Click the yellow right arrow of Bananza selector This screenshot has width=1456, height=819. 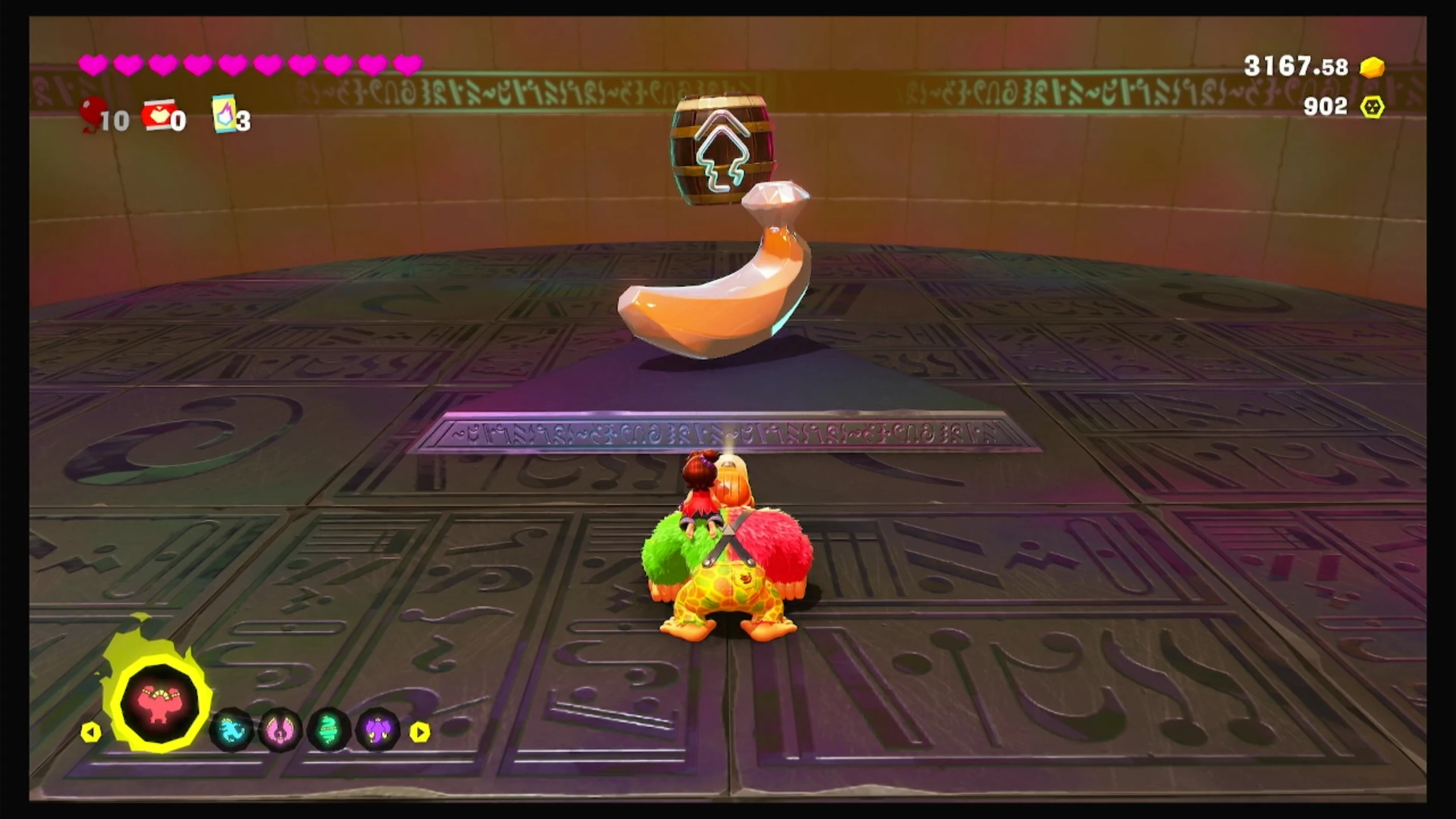[420, 732]
